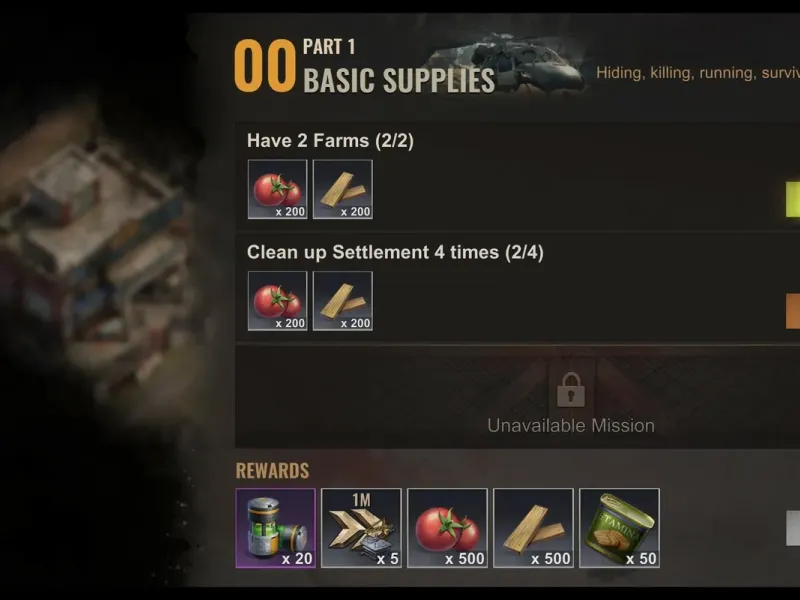Tap the tomato reward under Have 2 Farms
Screen dimensions: 800x600
coord(277,189)
